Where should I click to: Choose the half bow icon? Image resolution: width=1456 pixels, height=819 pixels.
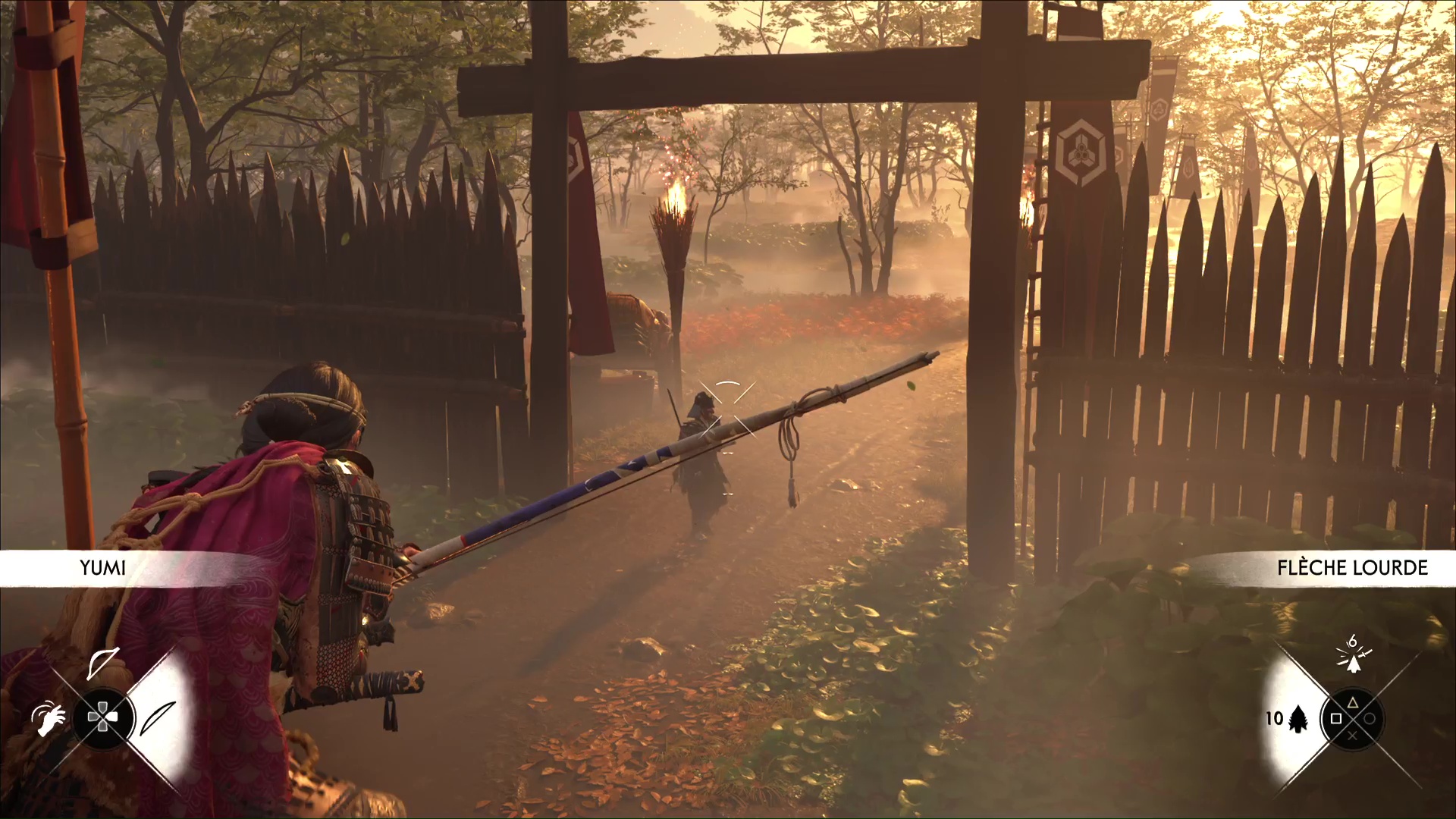click(102, 664)
